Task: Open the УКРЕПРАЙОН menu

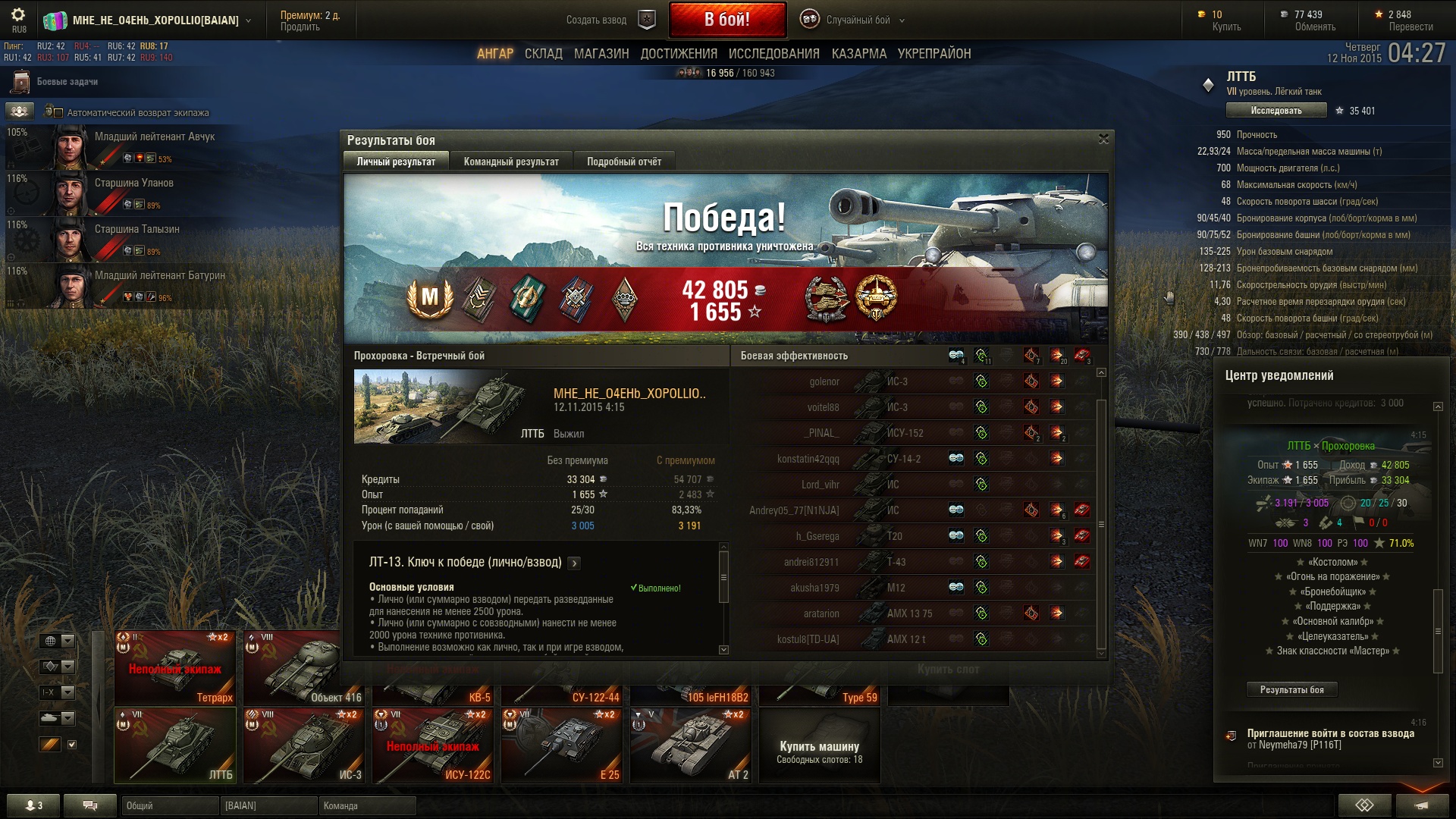Action: 934,54
